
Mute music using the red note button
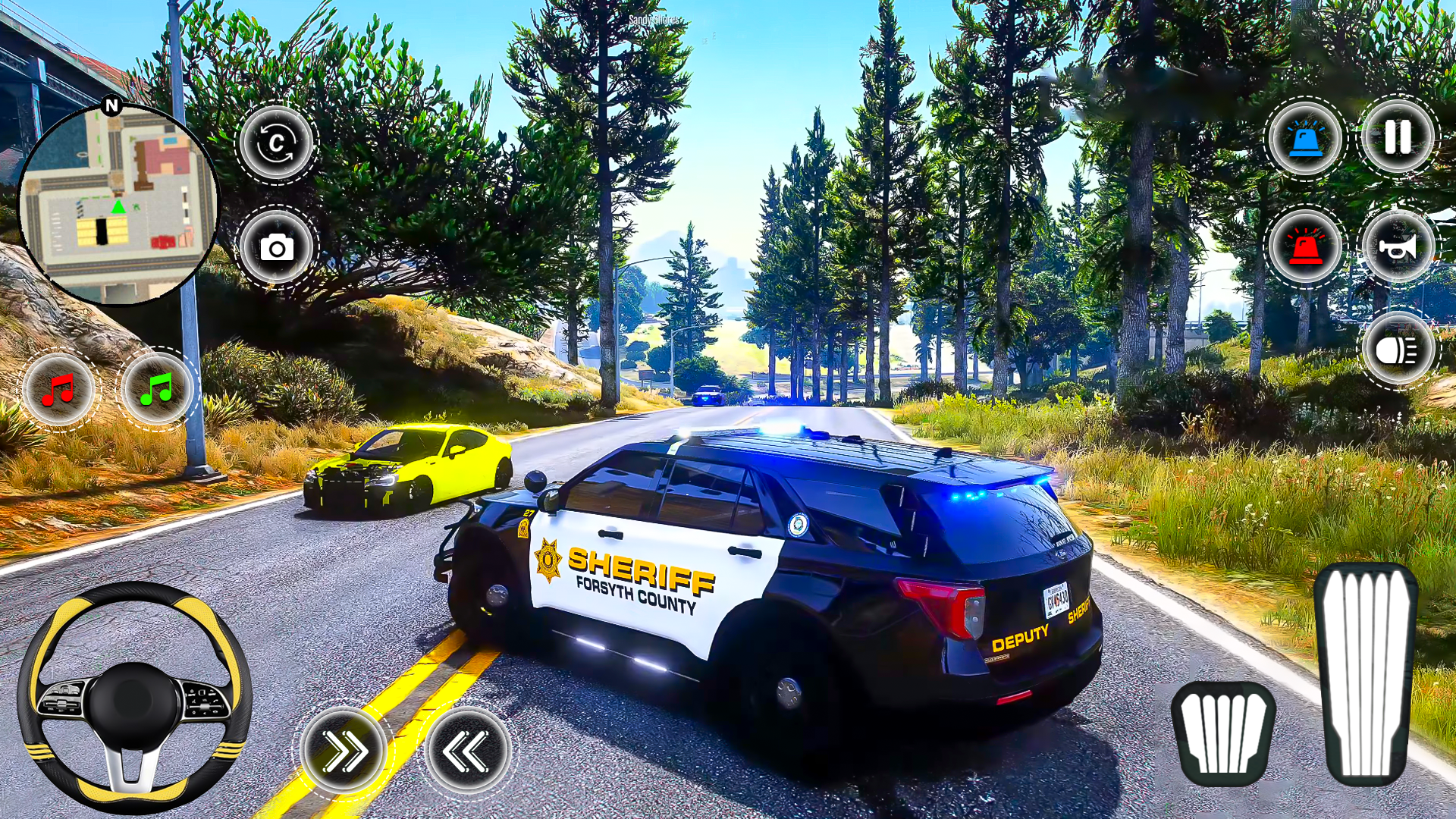point(61,391)
